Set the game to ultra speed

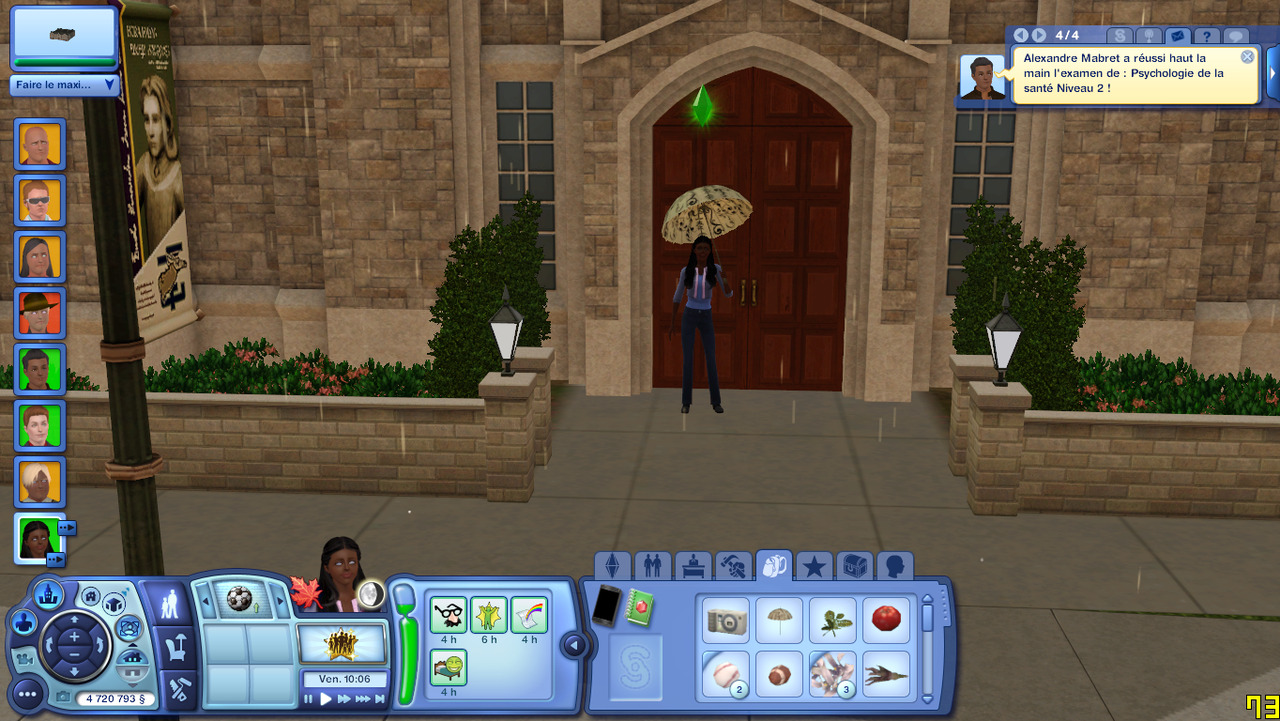362,700
